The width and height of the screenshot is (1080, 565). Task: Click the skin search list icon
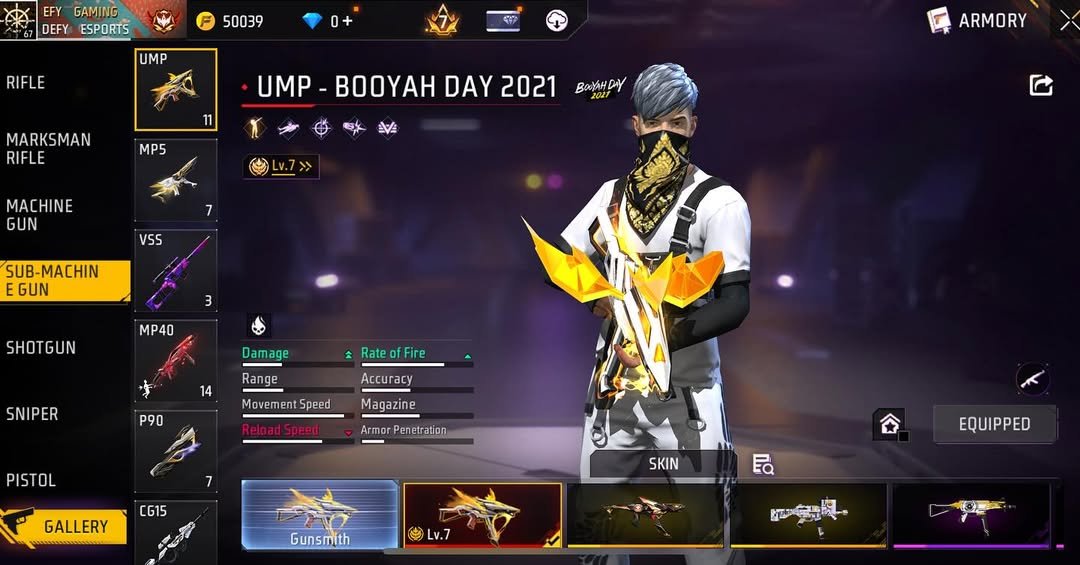tap(763, 464)
